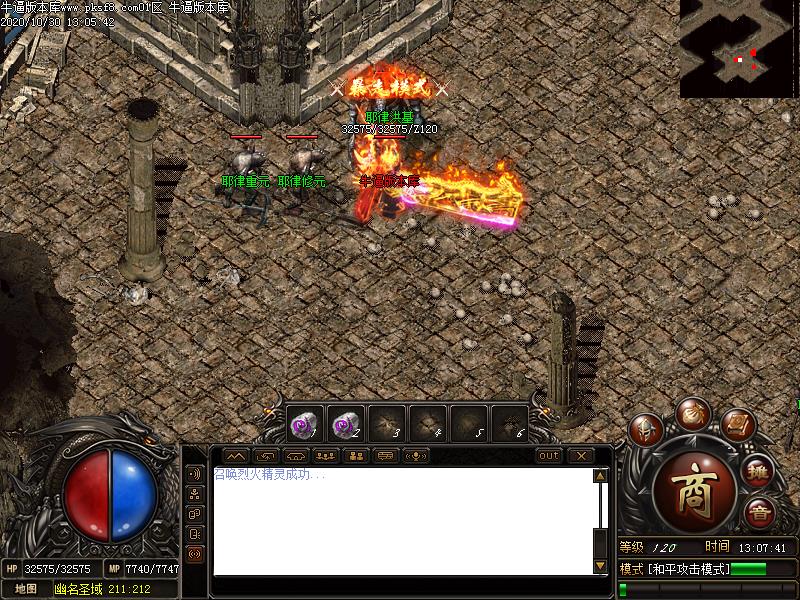This screenshot has width=800, height=600.
Task: Click the 摊 stall button
Action: point(758,471)
